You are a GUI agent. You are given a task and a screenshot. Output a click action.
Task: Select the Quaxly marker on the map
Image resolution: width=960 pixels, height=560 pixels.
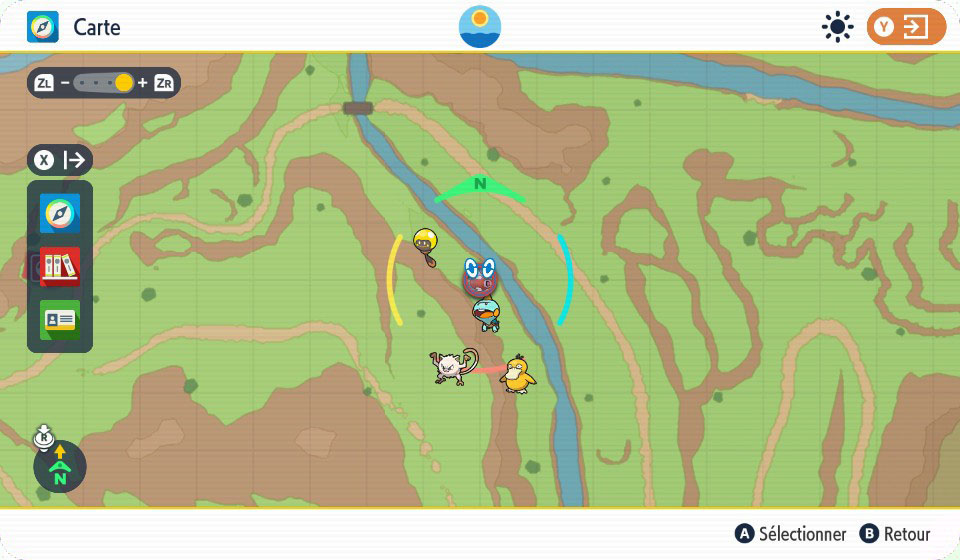487,314
